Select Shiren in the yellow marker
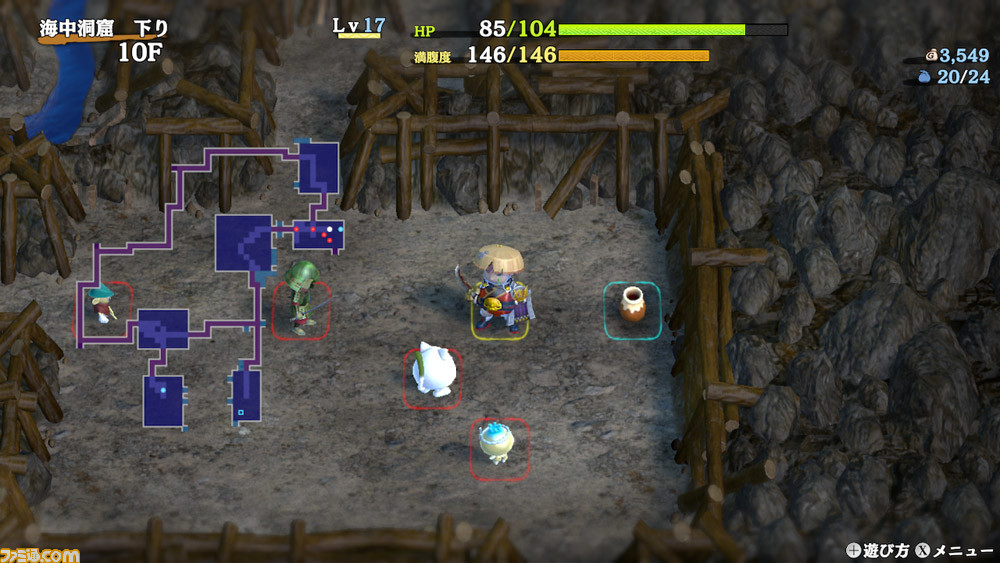Viewport: 1000px width, 563px height. tap(500, 293)
